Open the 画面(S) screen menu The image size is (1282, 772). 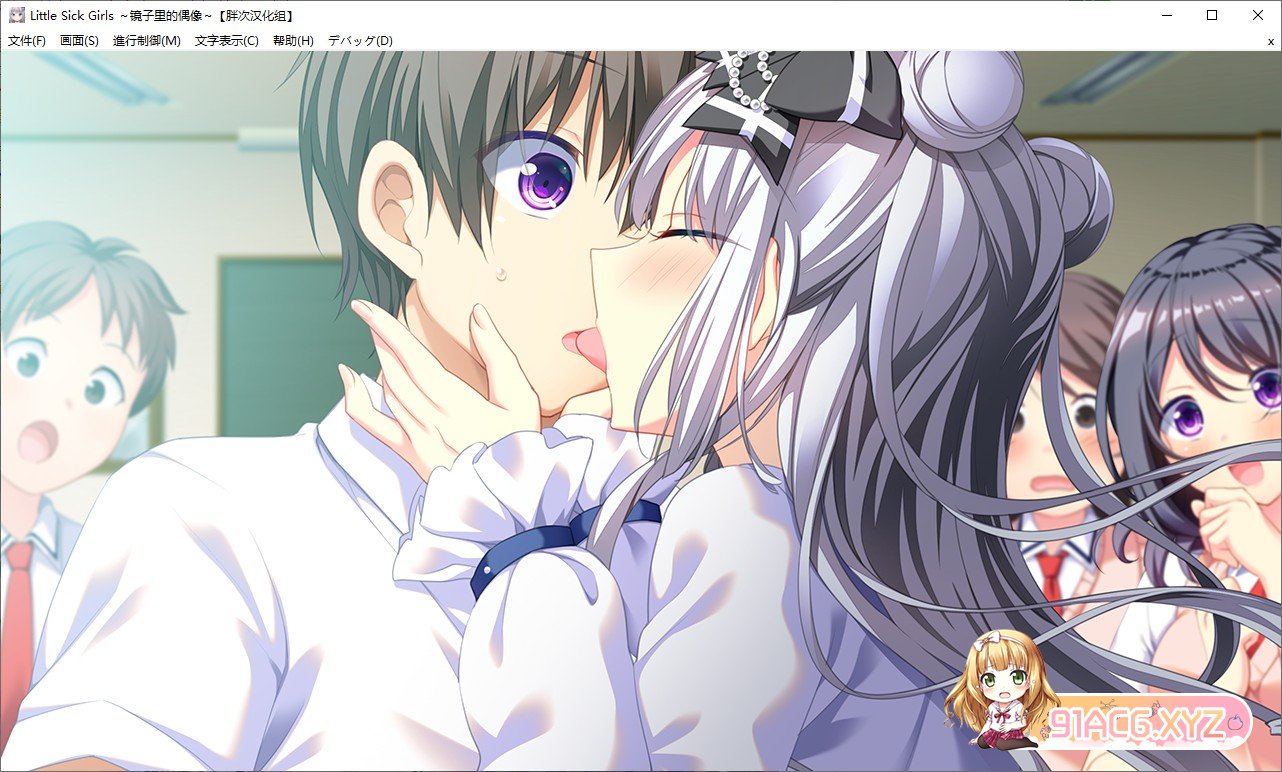tap(80, 40)
